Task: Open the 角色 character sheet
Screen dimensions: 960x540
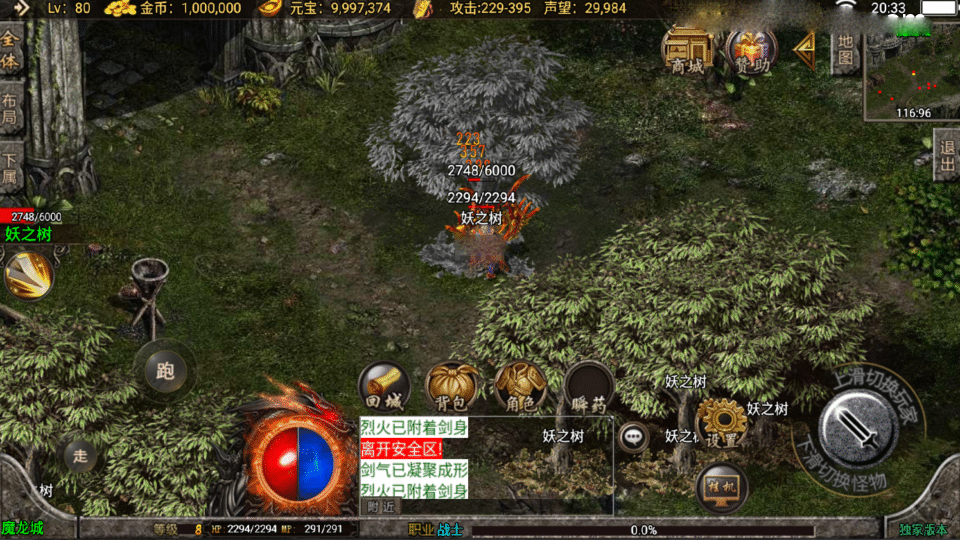Action: point(520,388)
